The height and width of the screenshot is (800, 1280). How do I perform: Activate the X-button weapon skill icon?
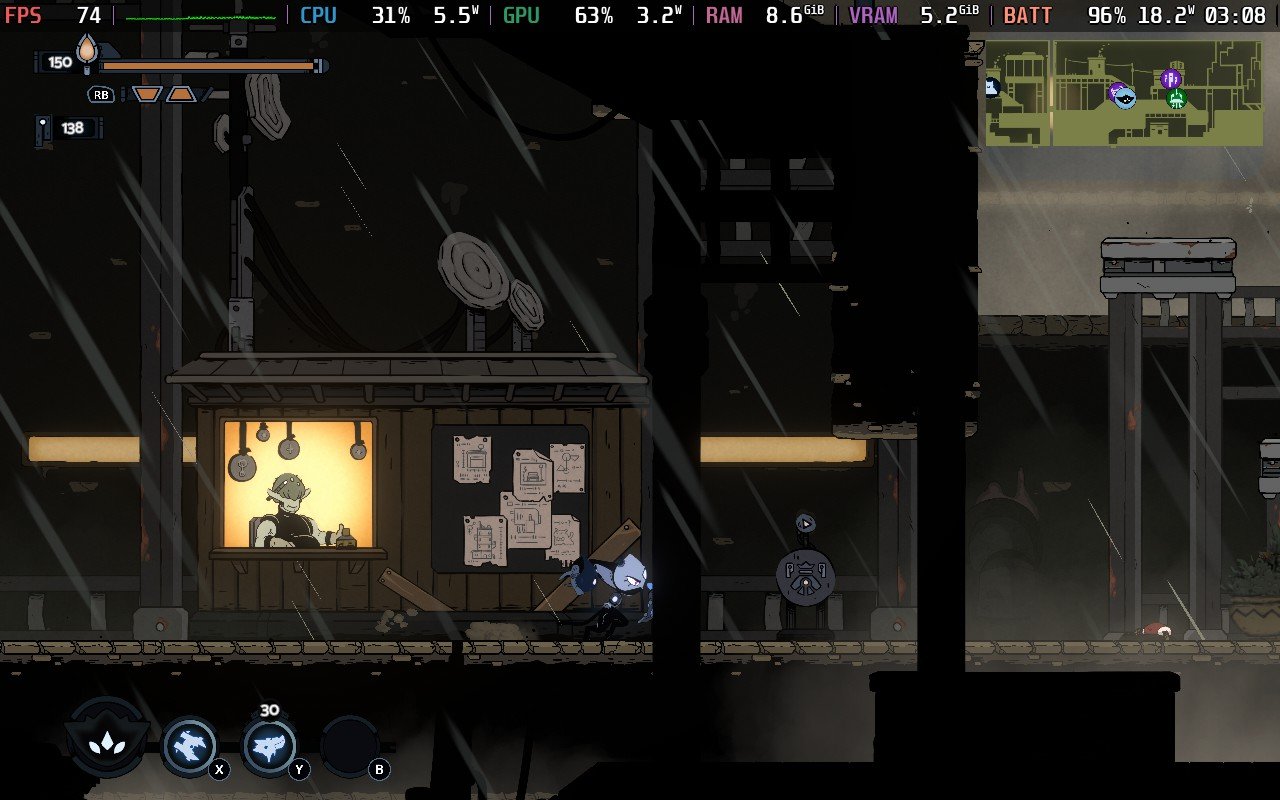[189, 745]
